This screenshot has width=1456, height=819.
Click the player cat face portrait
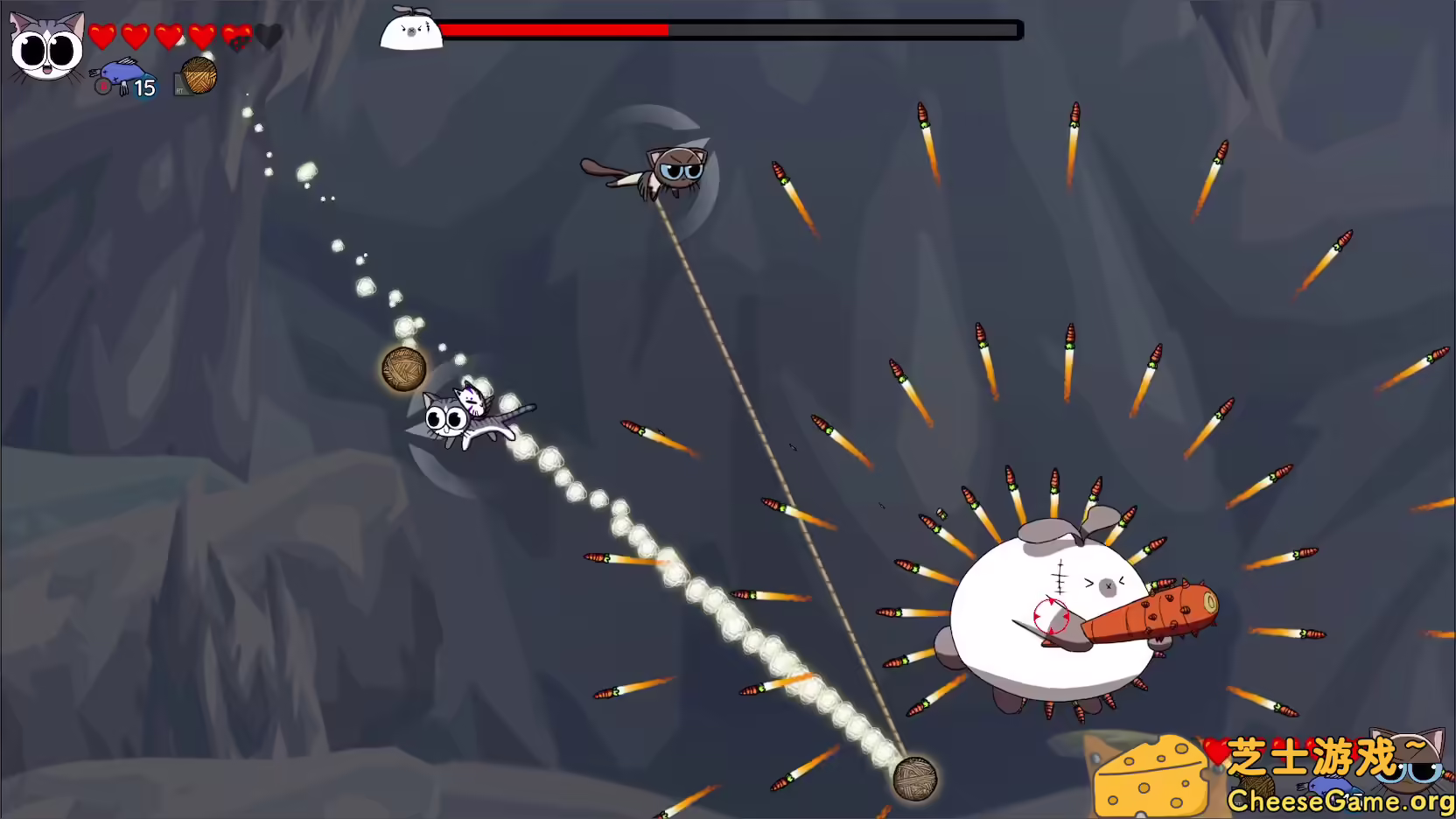pos(45,48)
